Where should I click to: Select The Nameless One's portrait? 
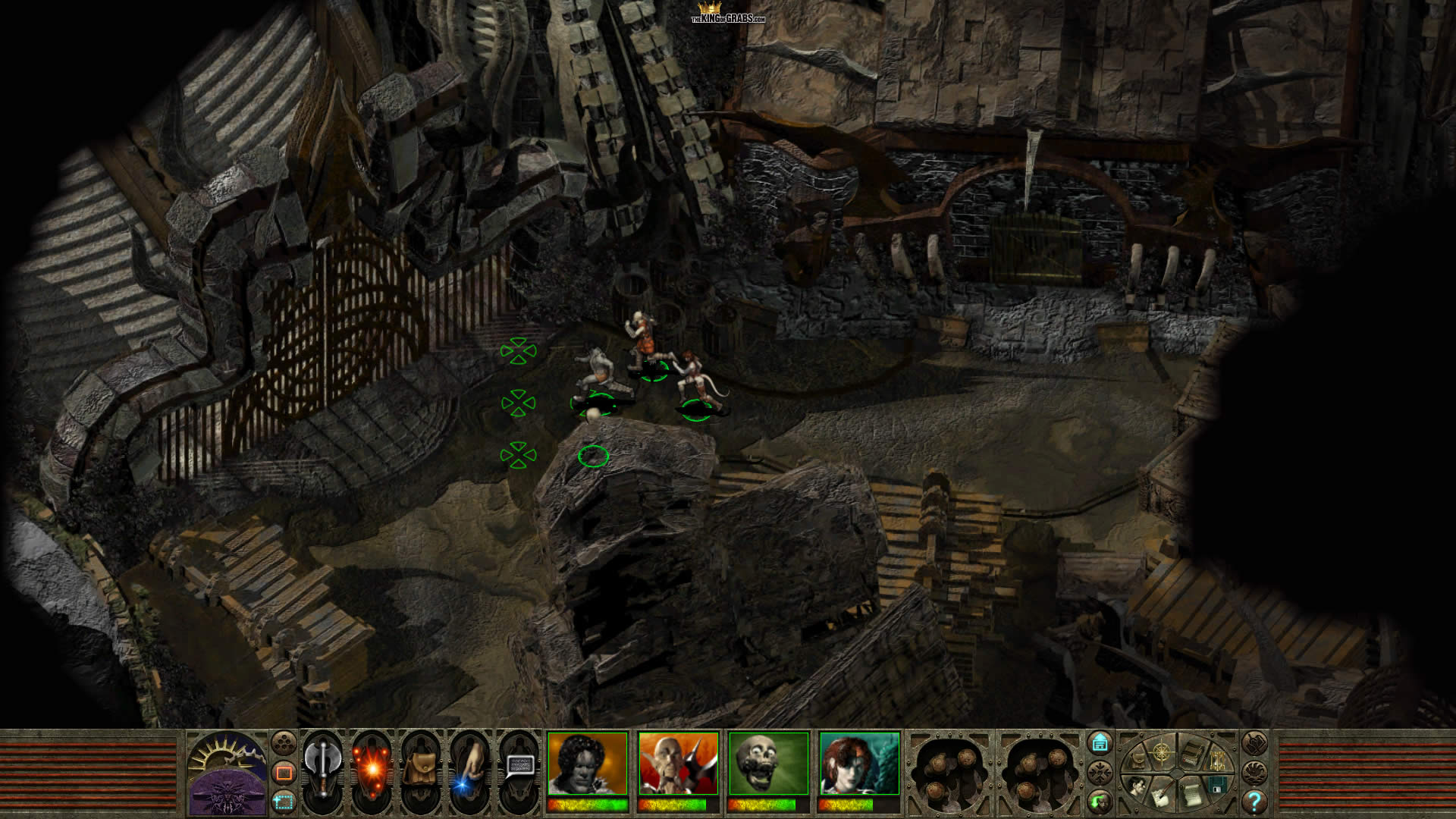coord(588,764)
